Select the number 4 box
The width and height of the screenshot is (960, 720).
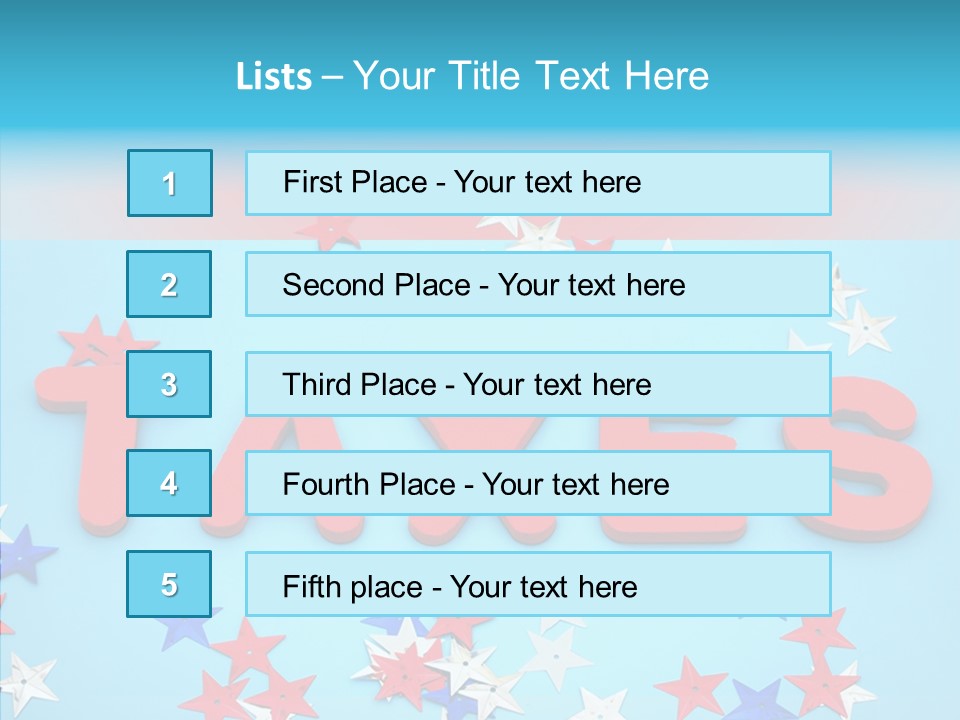(170, 483)
